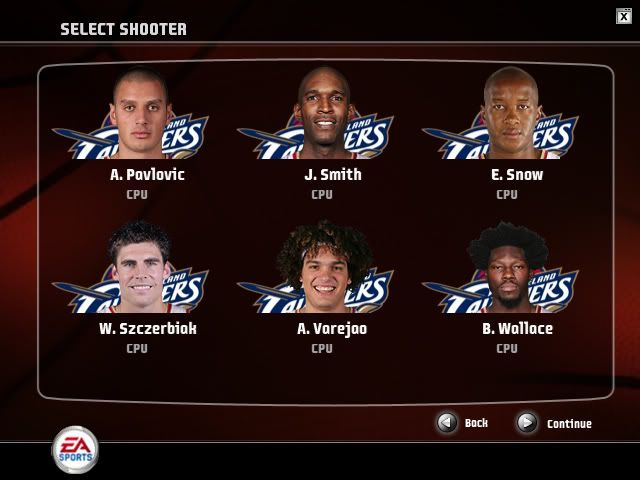The image size is (640, 480).
Task: Click Continue to proceed
Action: tap(528, 423)
